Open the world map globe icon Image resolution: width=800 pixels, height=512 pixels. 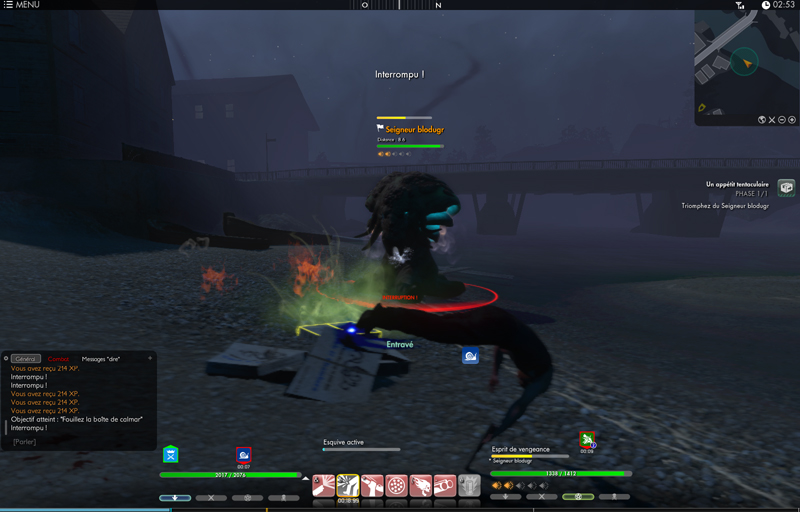[762, 120]
